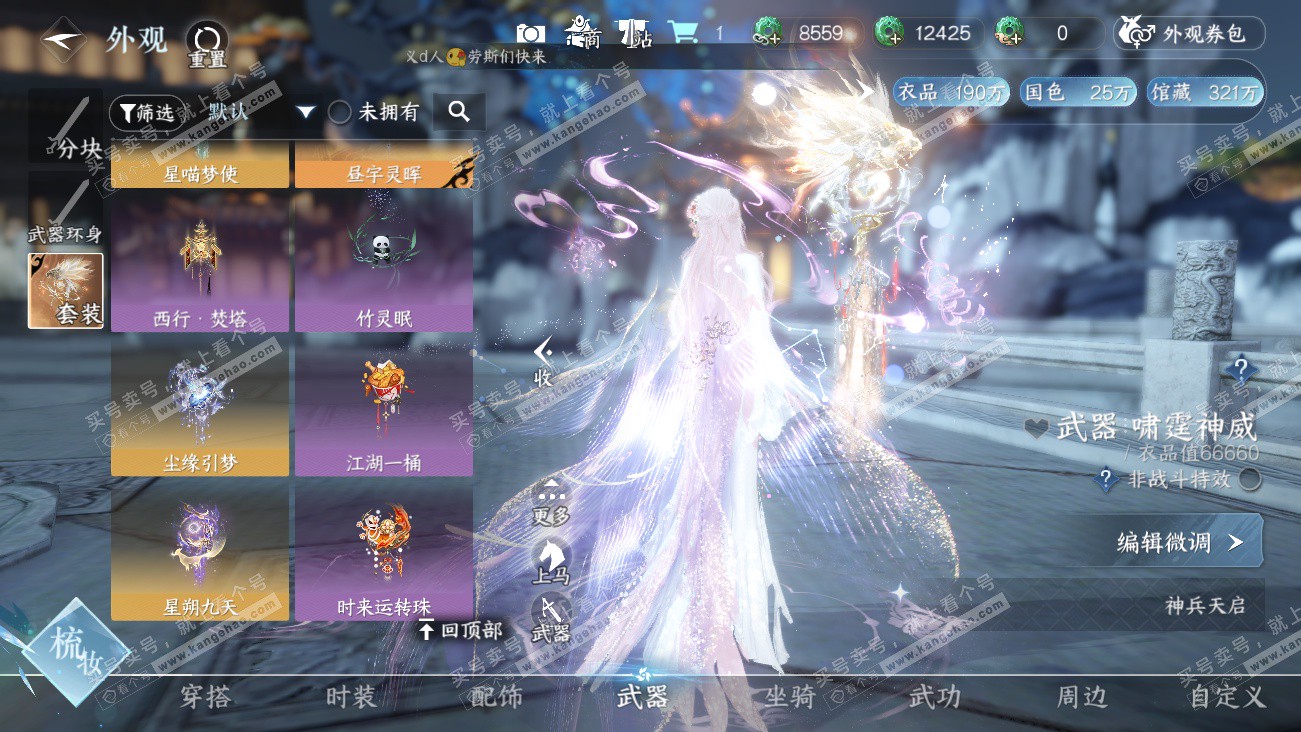Viewport: 1301px width, 732px height.
Task: Go back using the arrow beside 外观
Action: coord(62,40)
